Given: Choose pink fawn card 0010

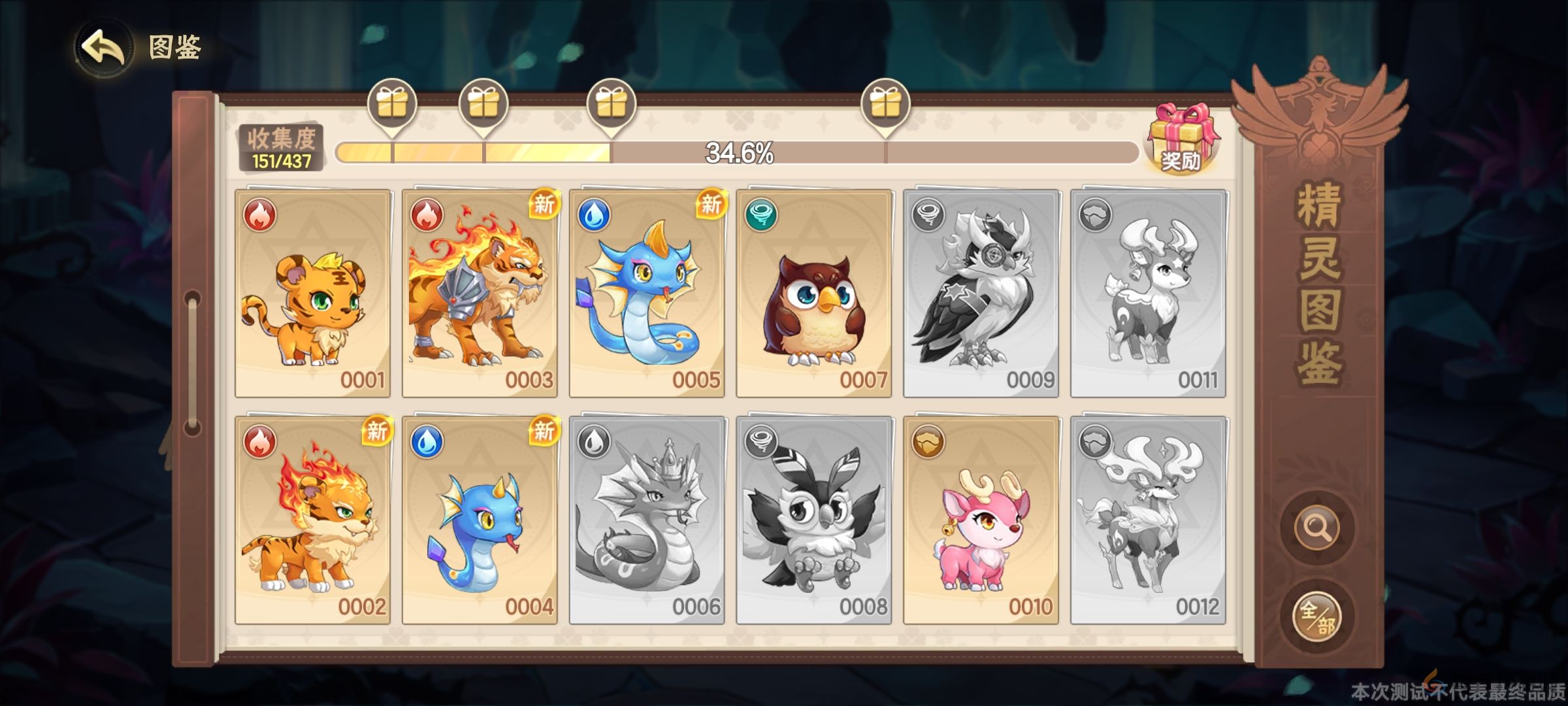Looking at the screenshot, I should [x=981, y=520].
